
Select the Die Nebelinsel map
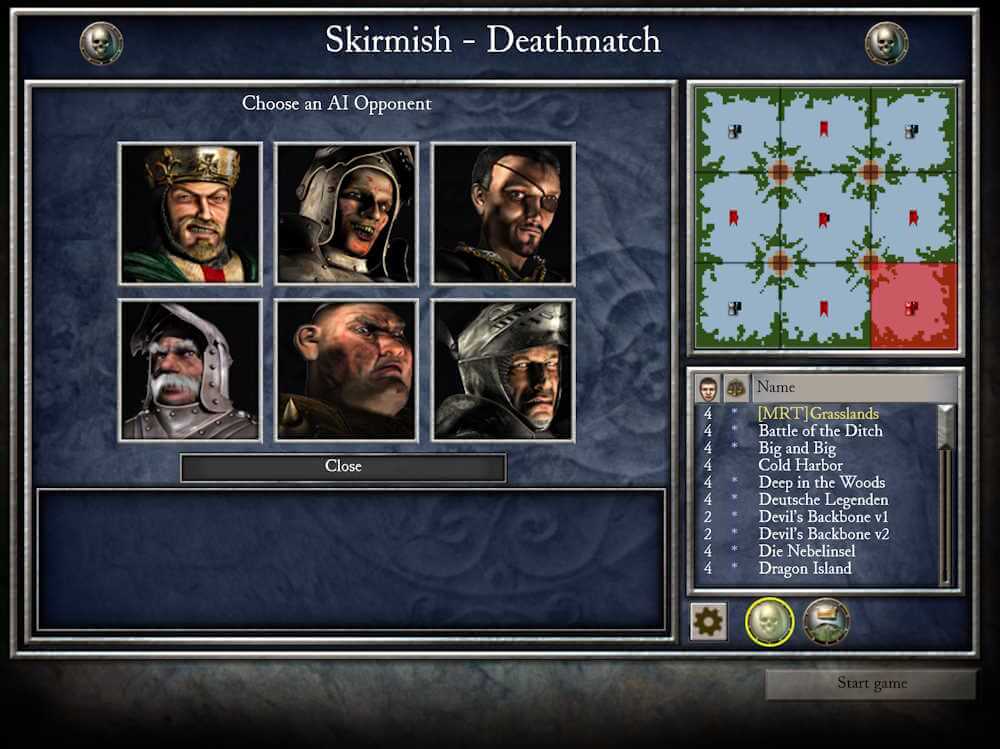pyautogui.click(x=805, y=551)
